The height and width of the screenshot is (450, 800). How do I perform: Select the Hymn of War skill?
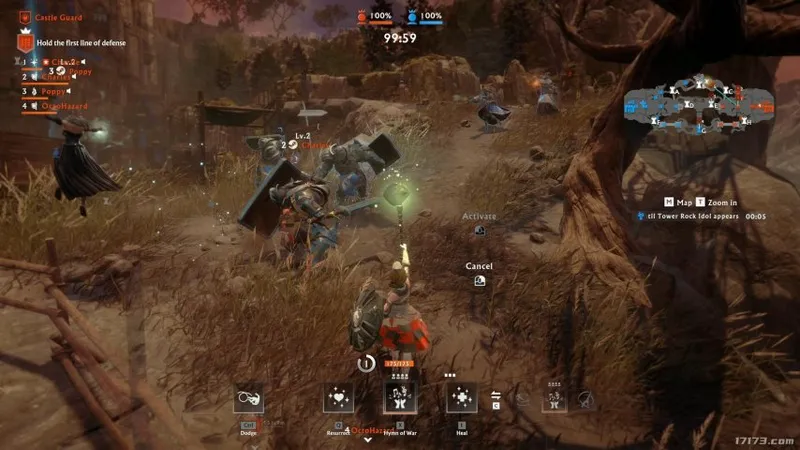click(400, 399)
